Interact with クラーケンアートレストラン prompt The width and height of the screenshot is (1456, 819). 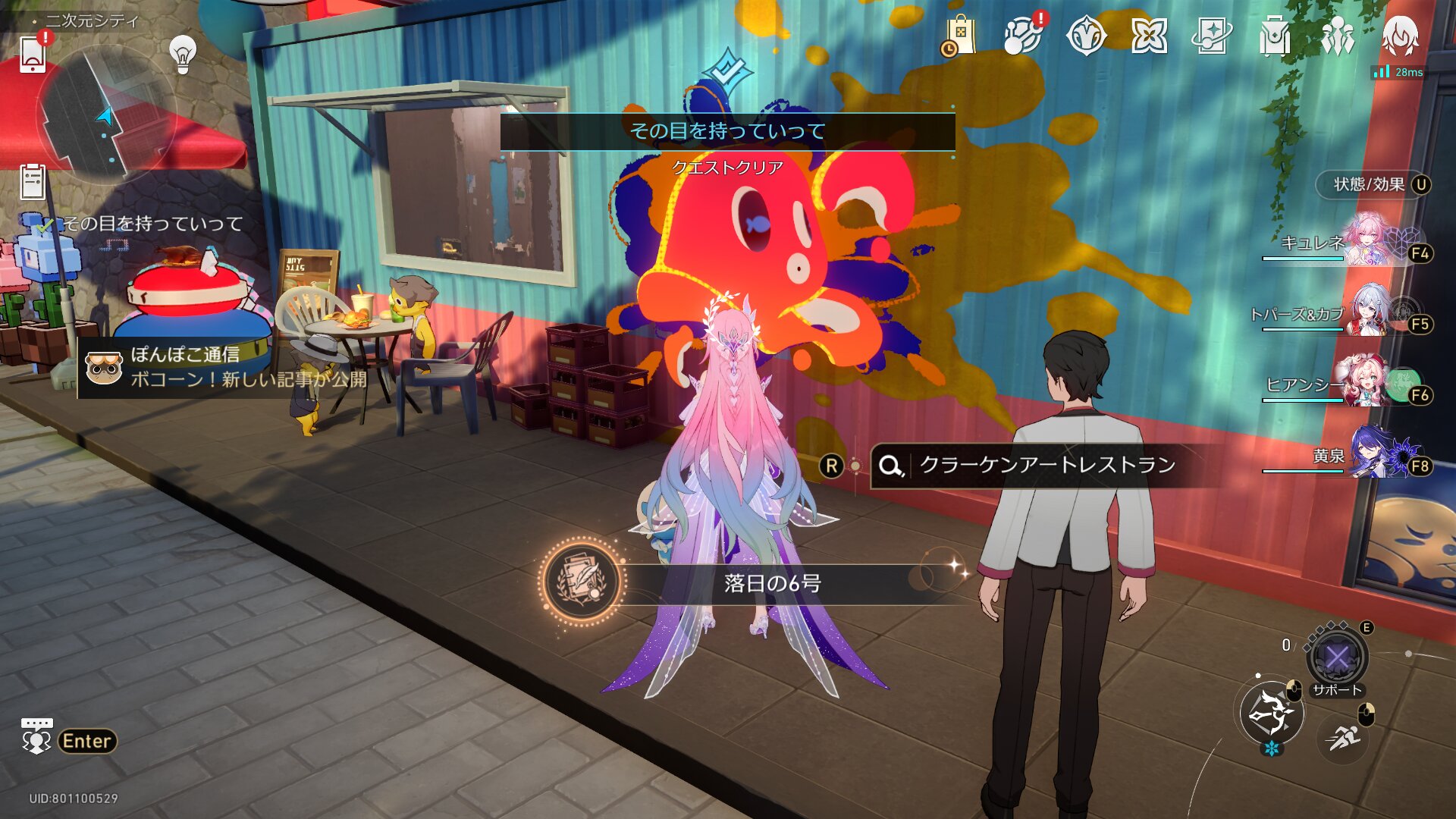(1046, 465)
